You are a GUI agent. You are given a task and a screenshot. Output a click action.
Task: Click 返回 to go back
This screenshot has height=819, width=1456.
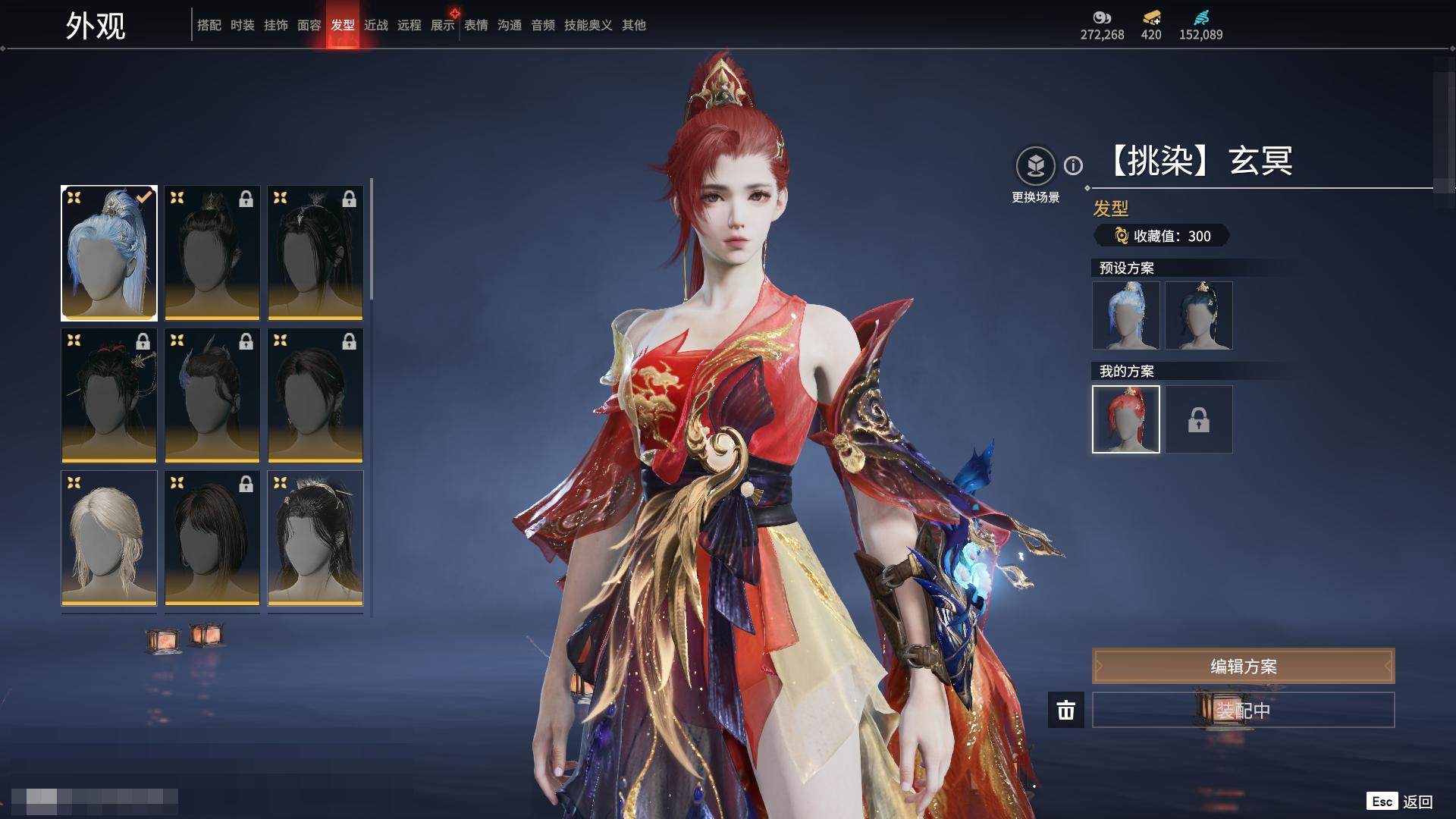pyautogui.click(x=1417, y=802)
